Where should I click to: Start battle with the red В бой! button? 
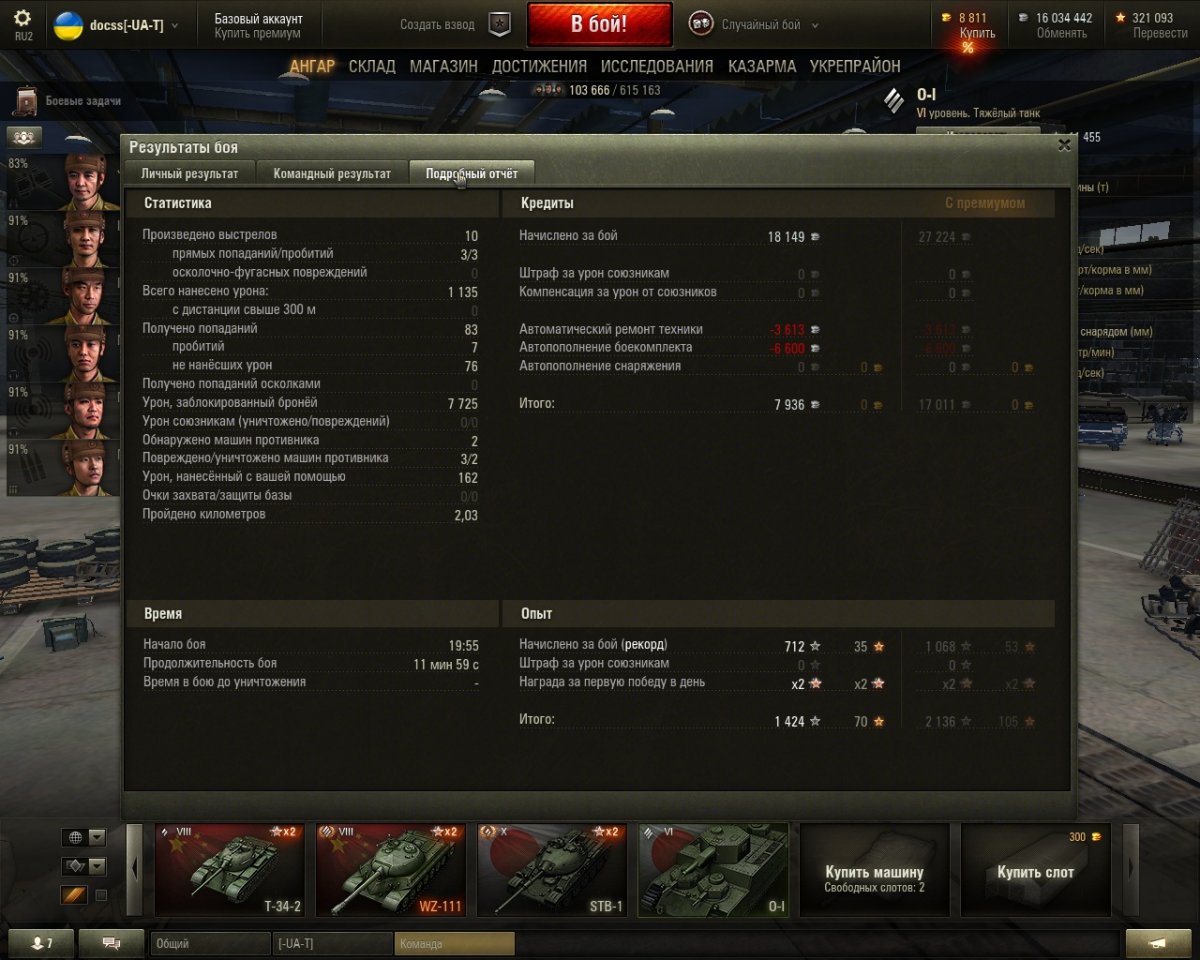click(599, 25)
